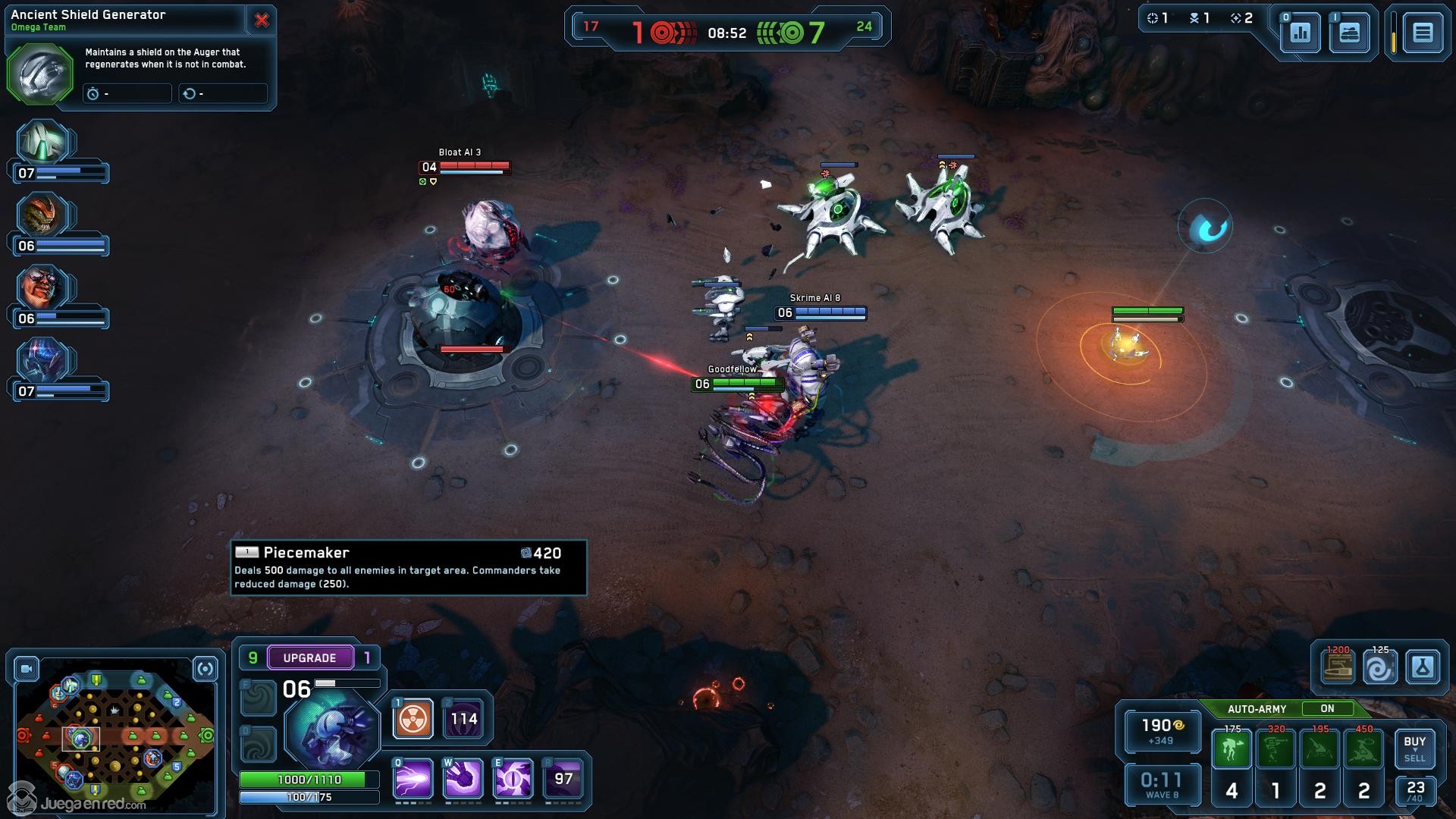Open the tank army panel button
This screenshot has width=1456, height=819.
click(x=1349, y=33)
